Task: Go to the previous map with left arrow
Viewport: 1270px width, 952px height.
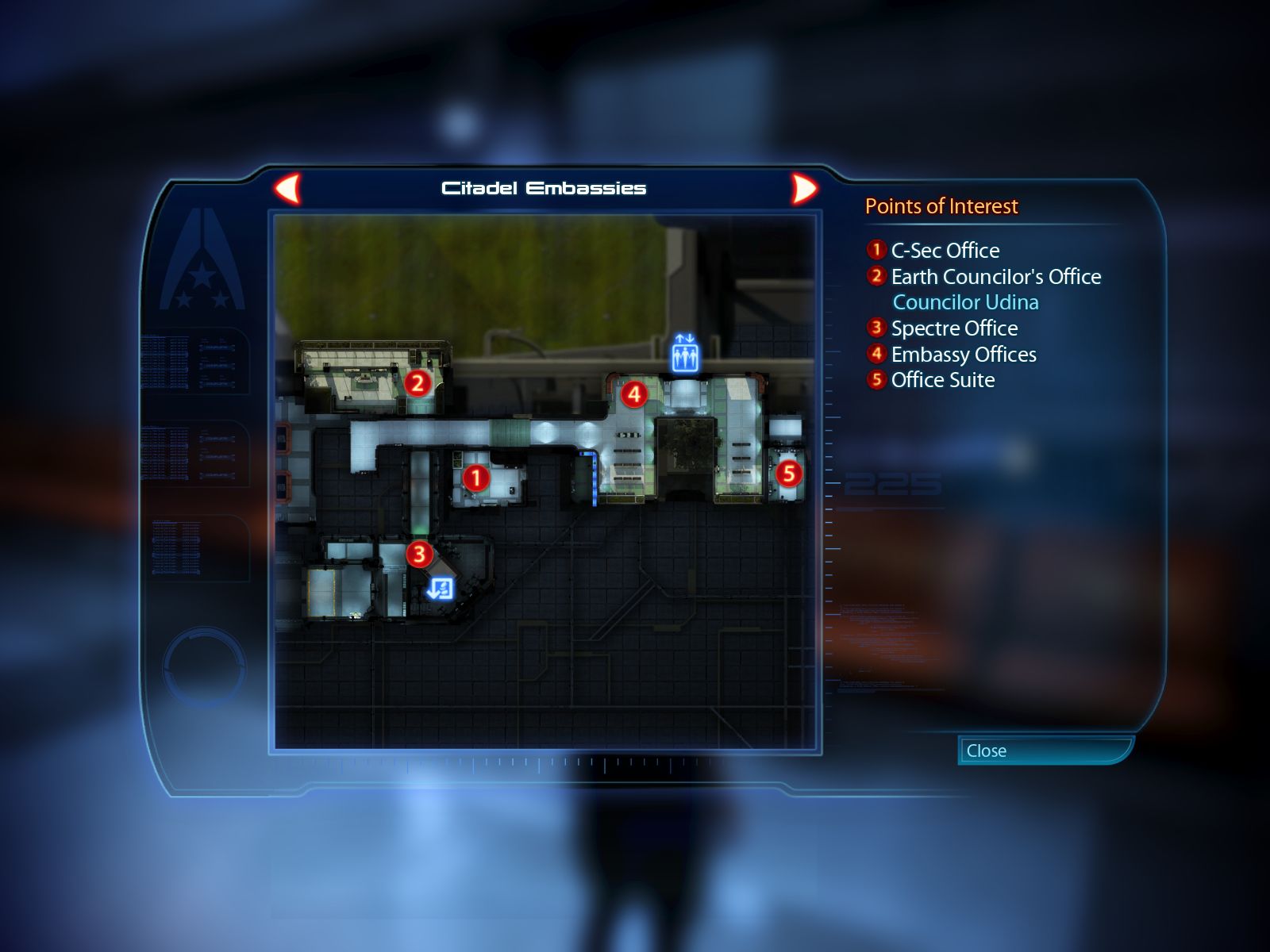Action: [288, 189]
